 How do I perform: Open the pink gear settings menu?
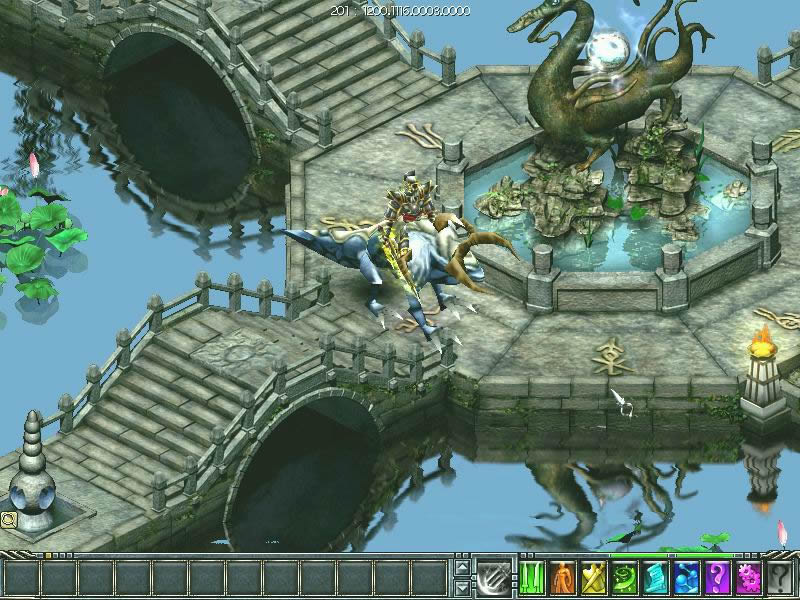click(748, 578)
